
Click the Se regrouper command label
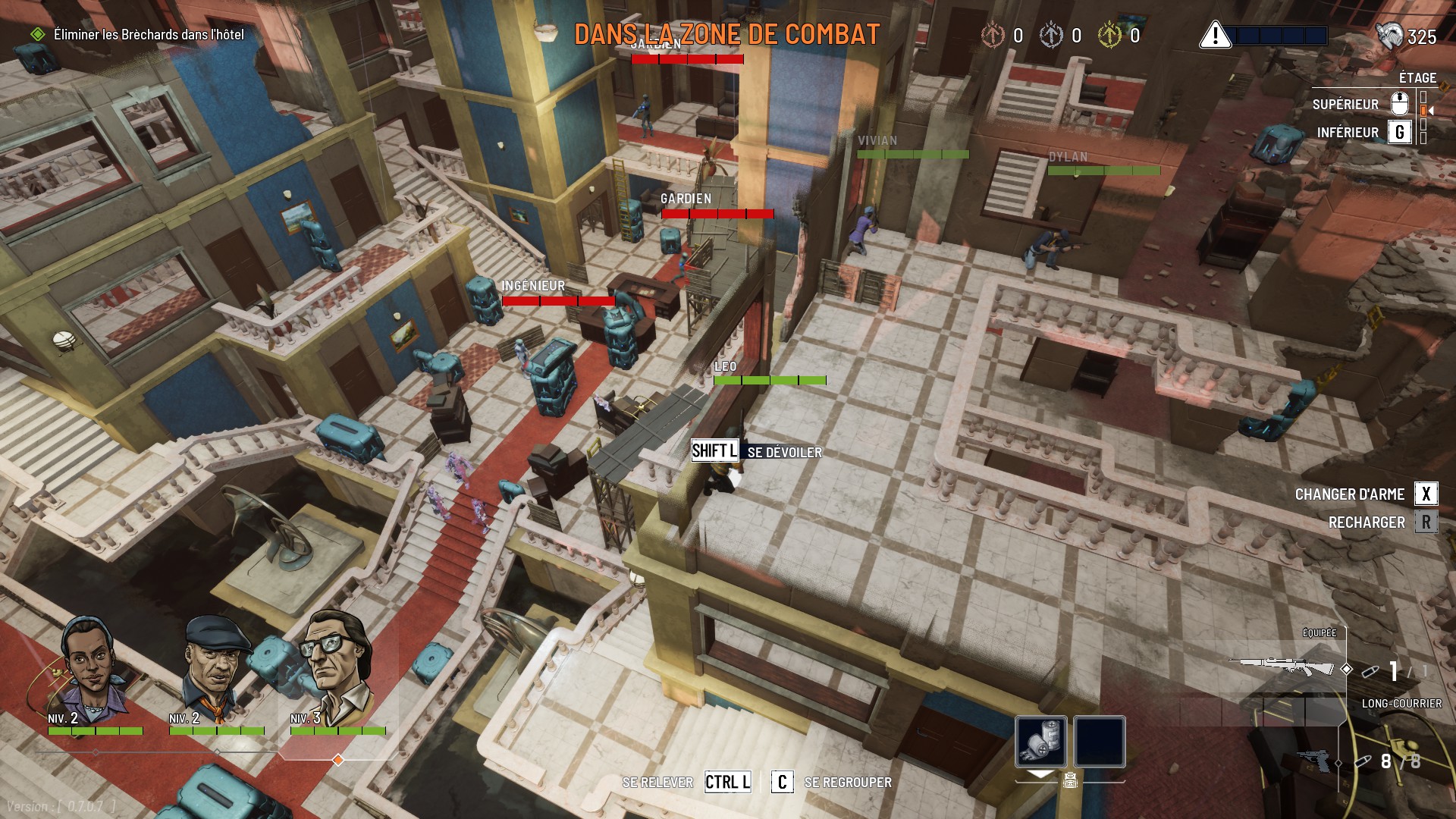coord(848,783)
